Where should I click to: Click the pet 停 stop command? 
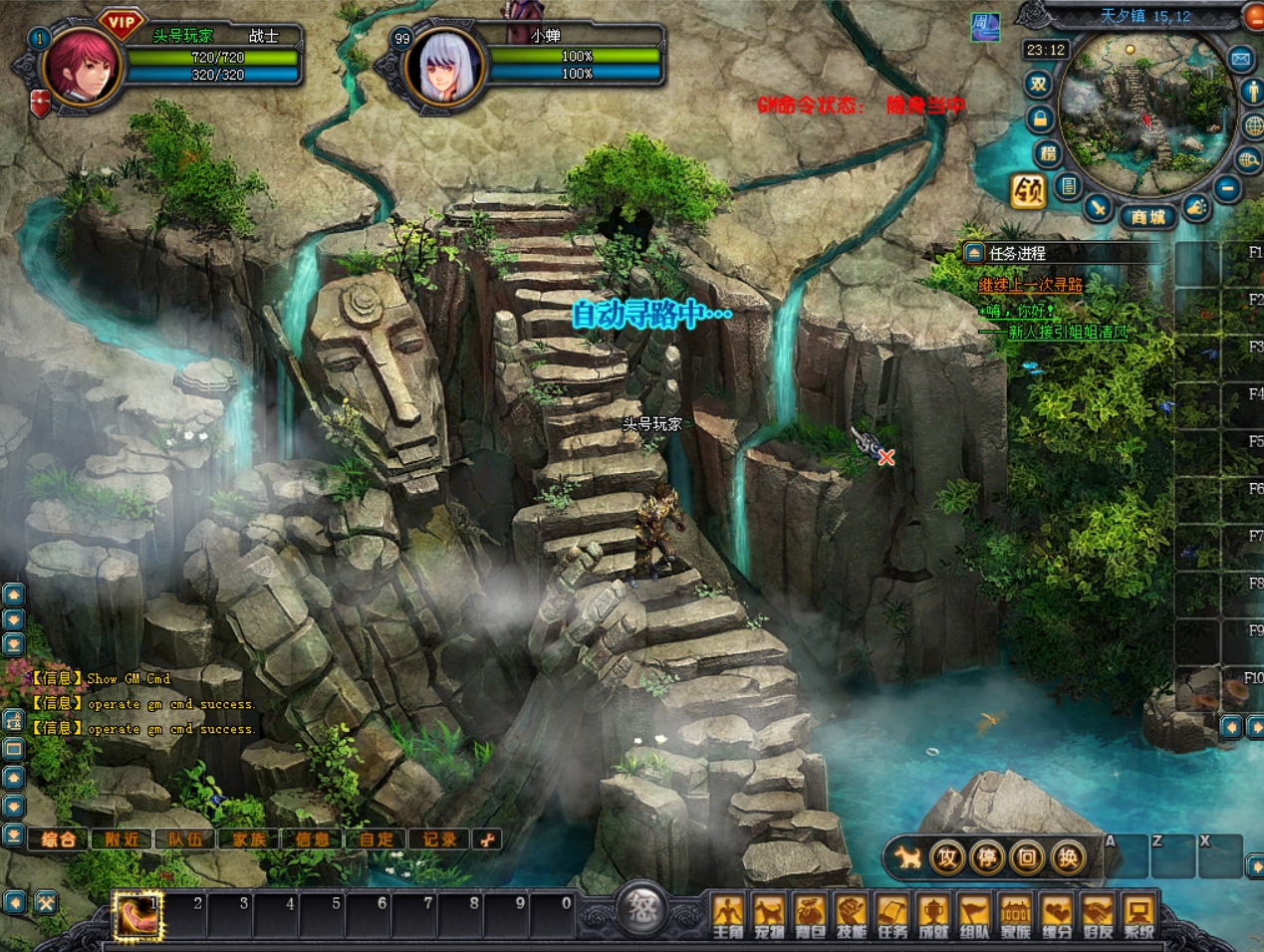point(987,857)
